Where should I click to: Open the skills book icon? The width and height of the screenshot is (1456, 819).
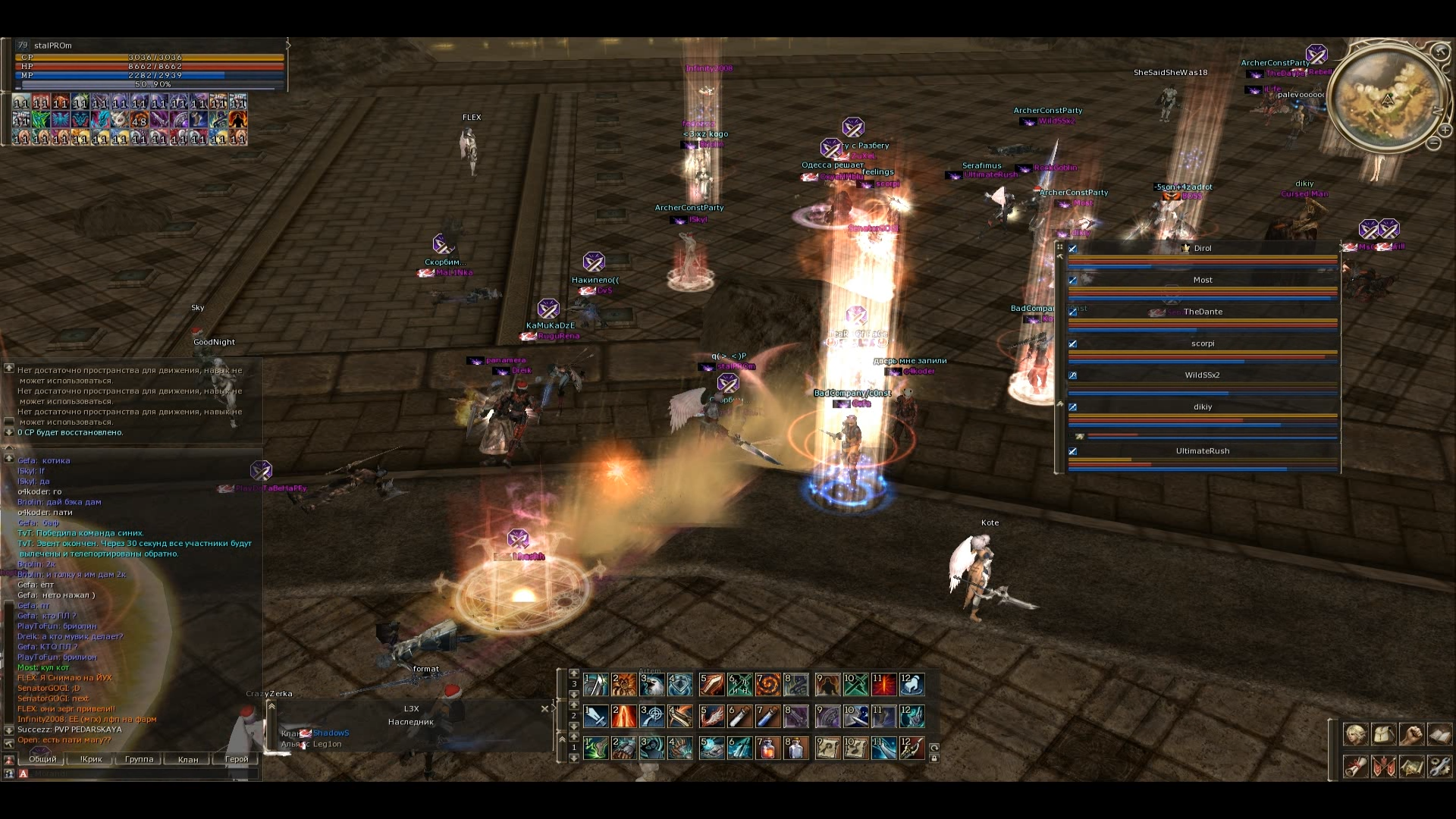(1439, 734)
